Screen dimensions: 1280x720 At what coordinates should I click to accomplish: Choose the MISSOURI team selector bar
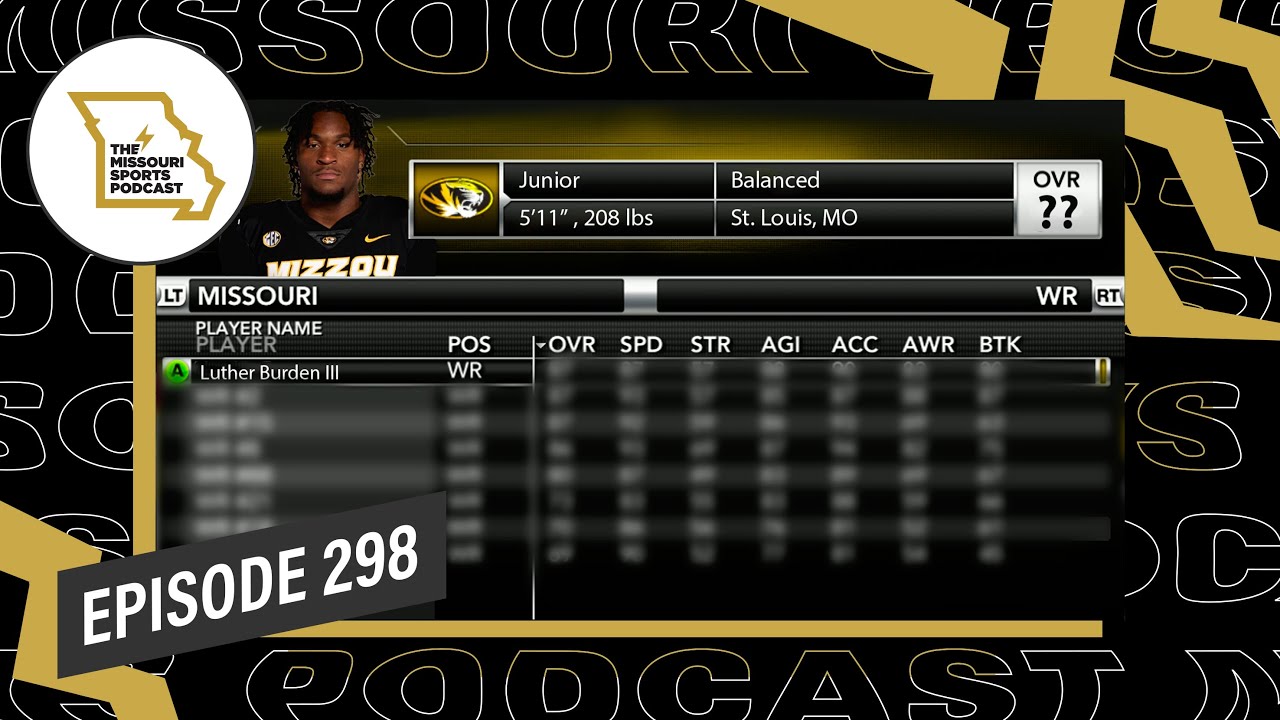coord(405,296)
